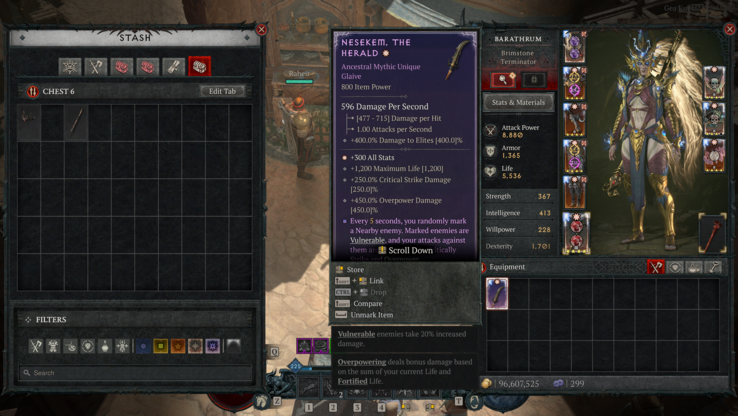Viewport: 738px width, 416px height.
Task: Select Nesekem glaive in the inventory
Action: 497,293
